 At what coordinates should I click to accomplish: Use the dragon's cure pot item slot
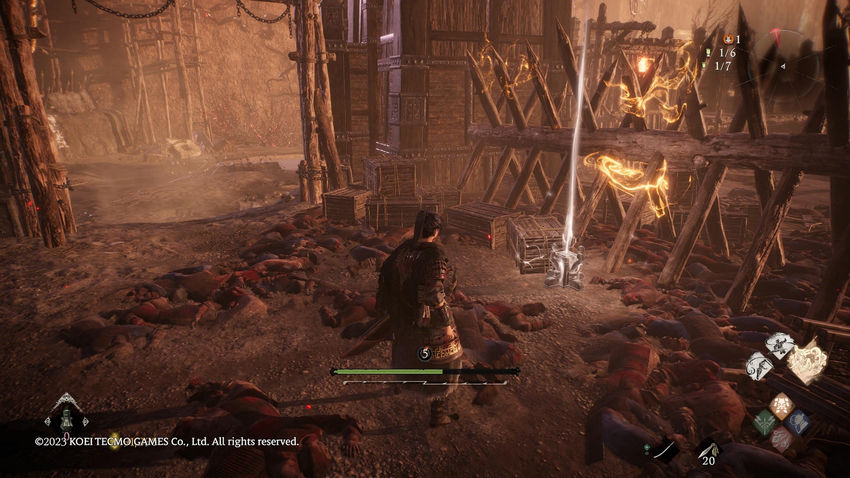65,416
